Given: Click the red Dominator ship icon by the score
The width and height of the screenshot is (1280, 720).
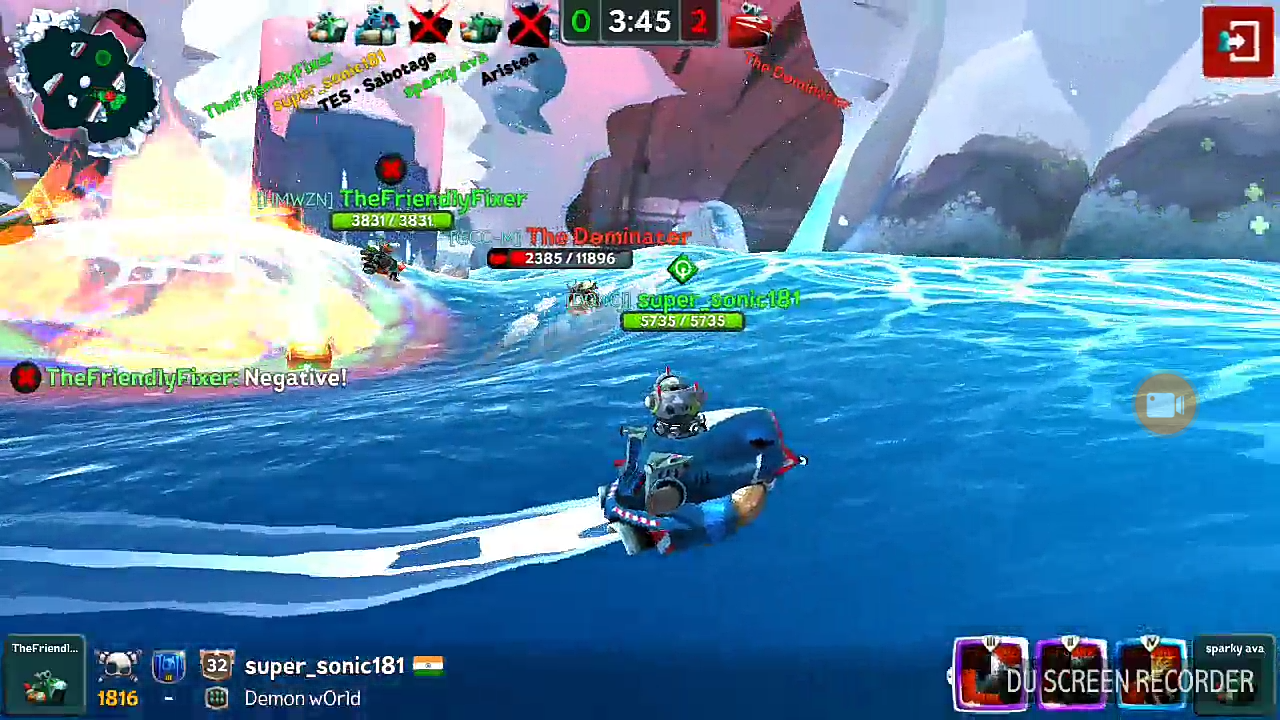Looking at the screenshot, I should click(750, 24).
